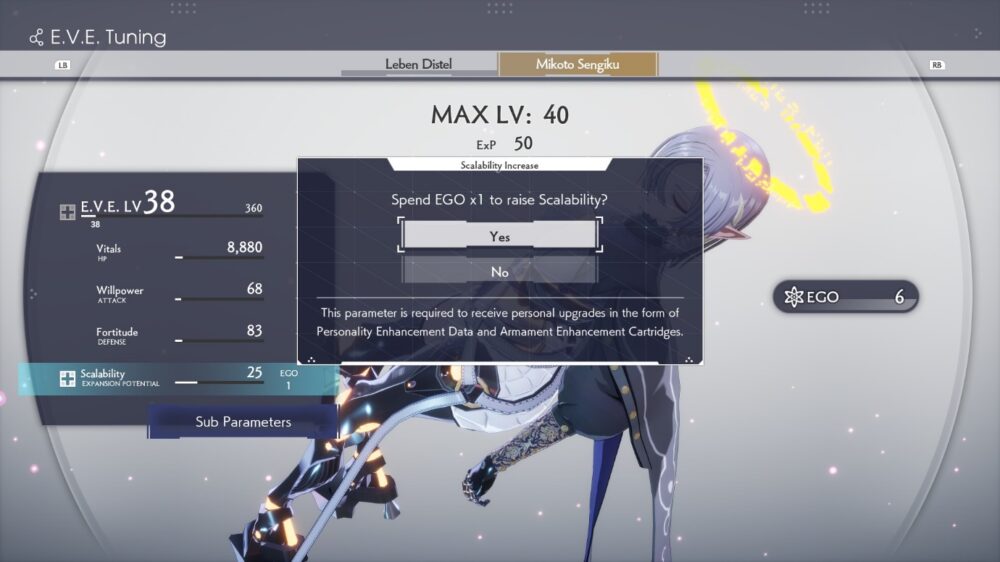Viewport: 1000px width, 562px height.
Task: Switch to the Leben Distel tab
Action: [x=418, y=65]
